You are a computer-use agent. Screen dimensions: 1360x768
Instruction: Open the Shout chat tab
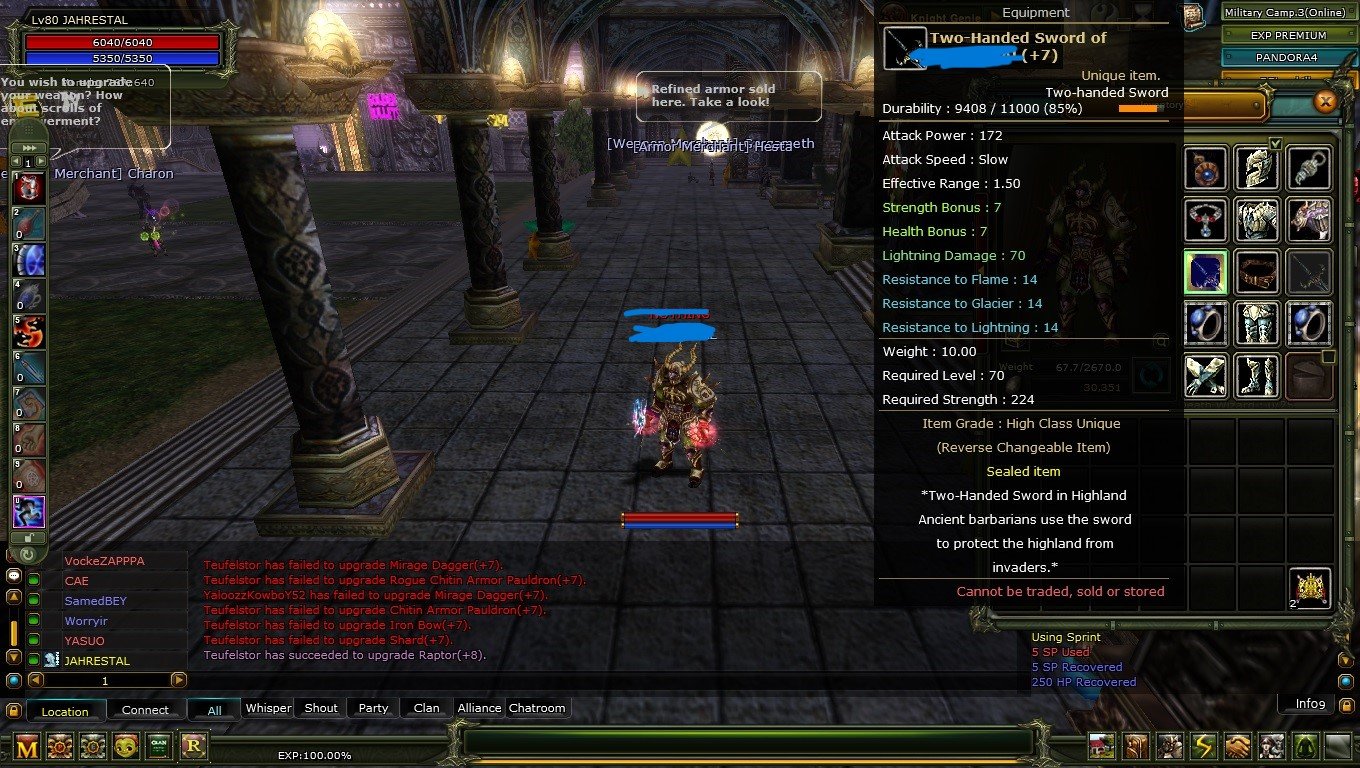[x=319, y=708]
